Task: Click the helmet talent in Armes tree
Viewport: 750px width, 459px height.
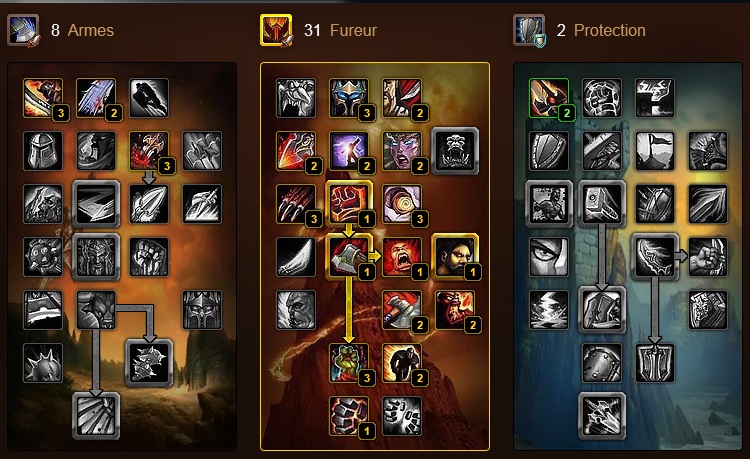Action: (43, 151)
